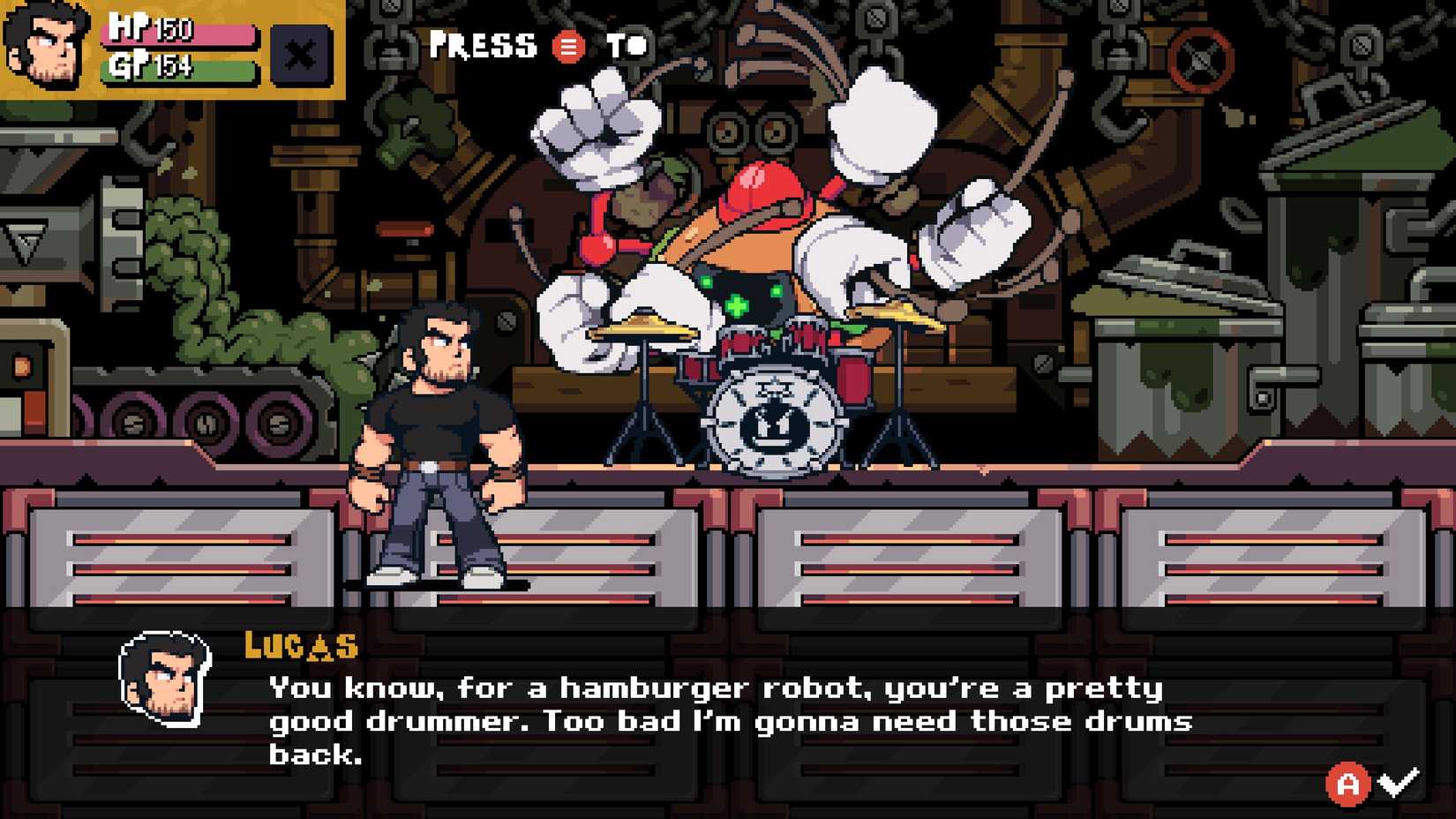Click the X button beside the stat bars
Viewport: 1456px width, 819px height.
tap(300, 55)
